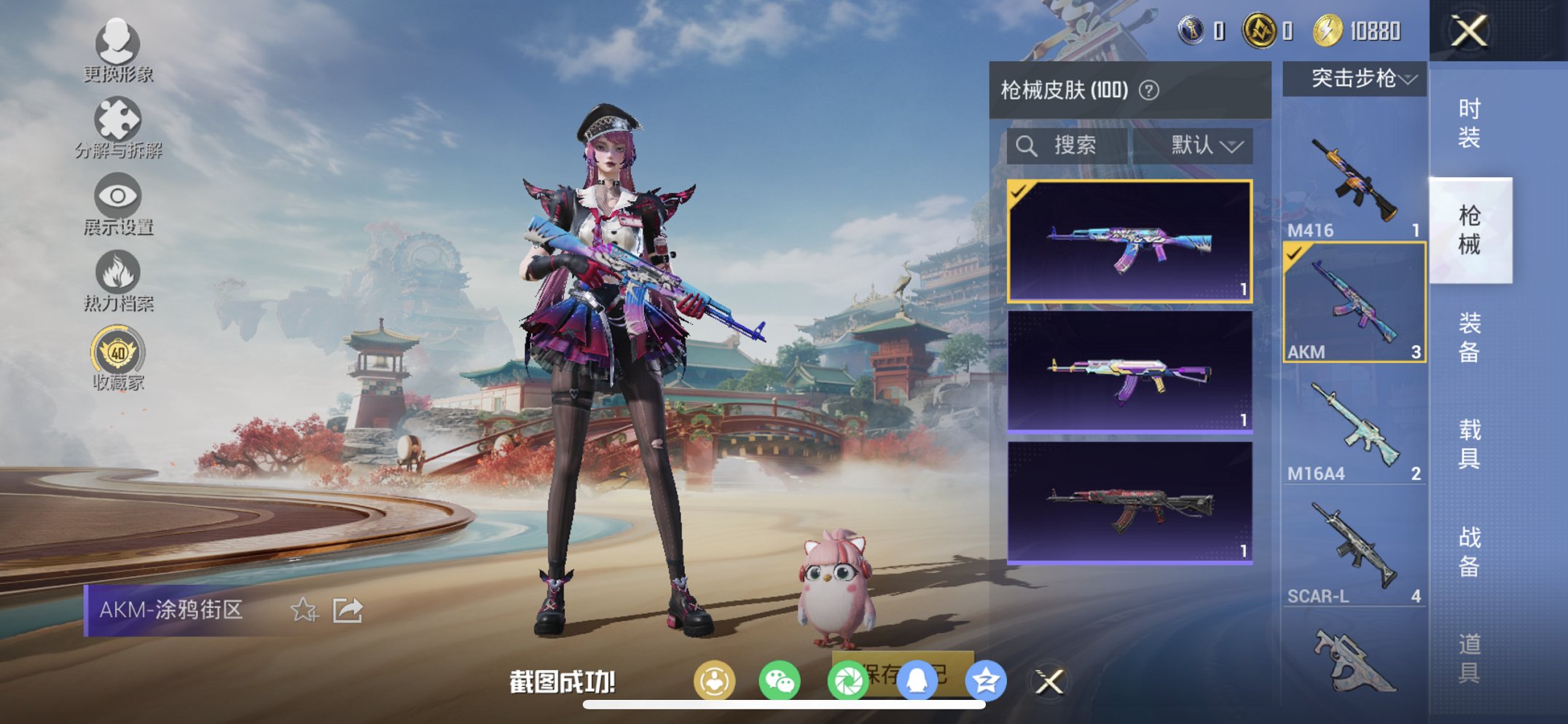Open the help question mark beside 枪械皮肤
The width and height of the screenshot is (1568, 724).
pyautogui.click(x=1148, y=92)
